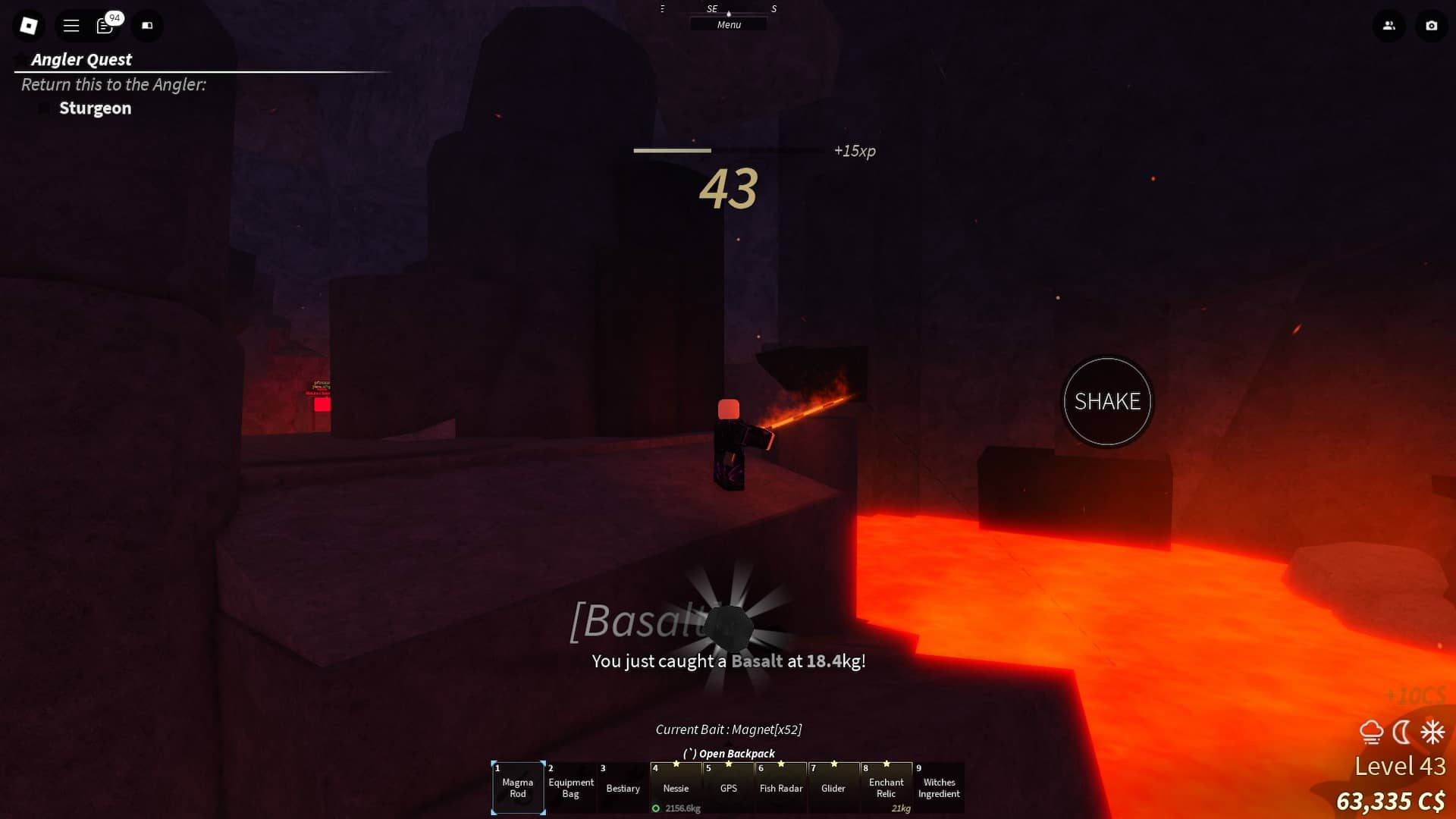Viewport: 1456px width, 819px height.
Task: Click the Sturgeon quest objective
Action: (95, 108)
